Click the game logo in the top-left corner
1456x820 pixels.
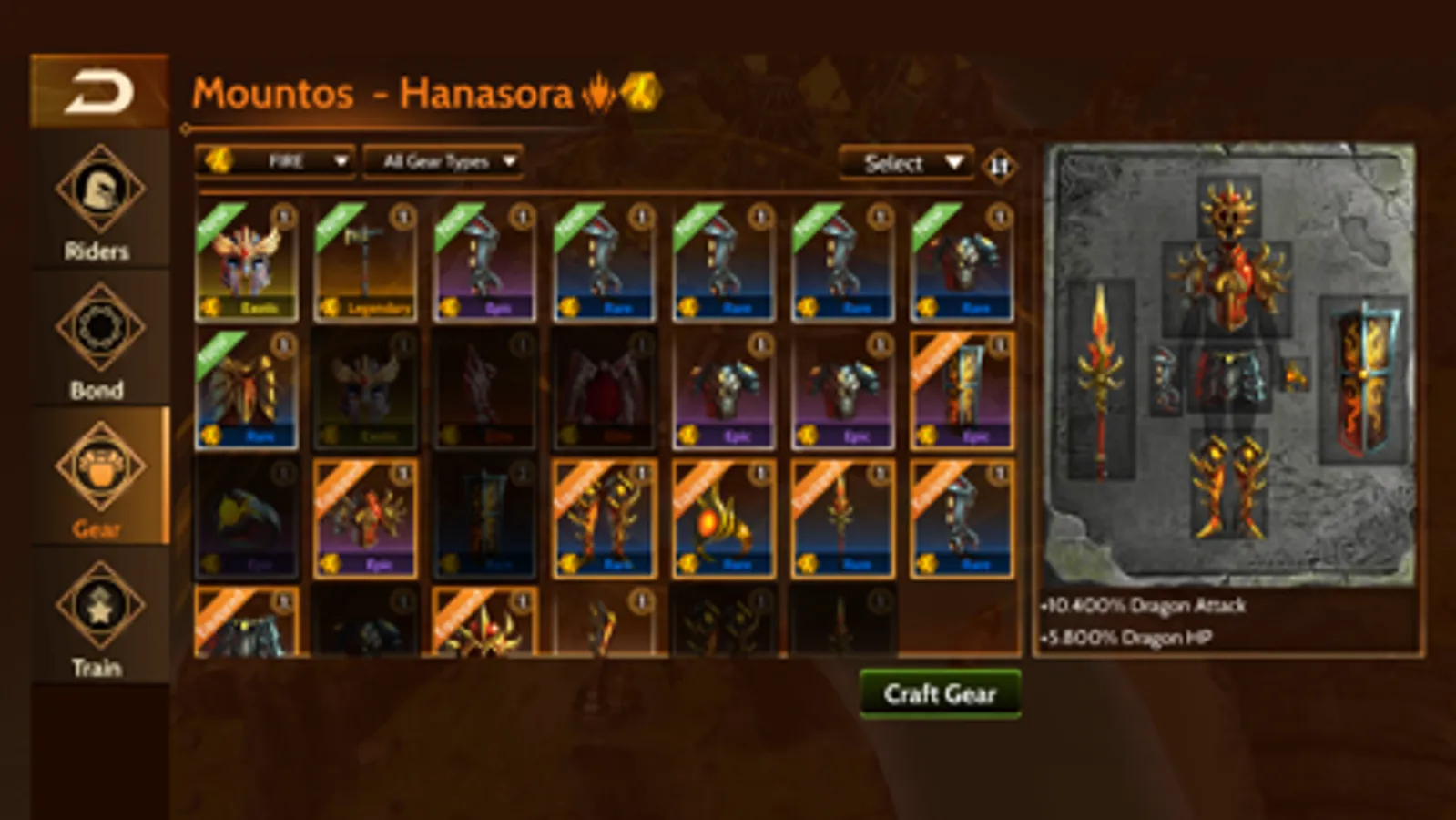[100, 91]
